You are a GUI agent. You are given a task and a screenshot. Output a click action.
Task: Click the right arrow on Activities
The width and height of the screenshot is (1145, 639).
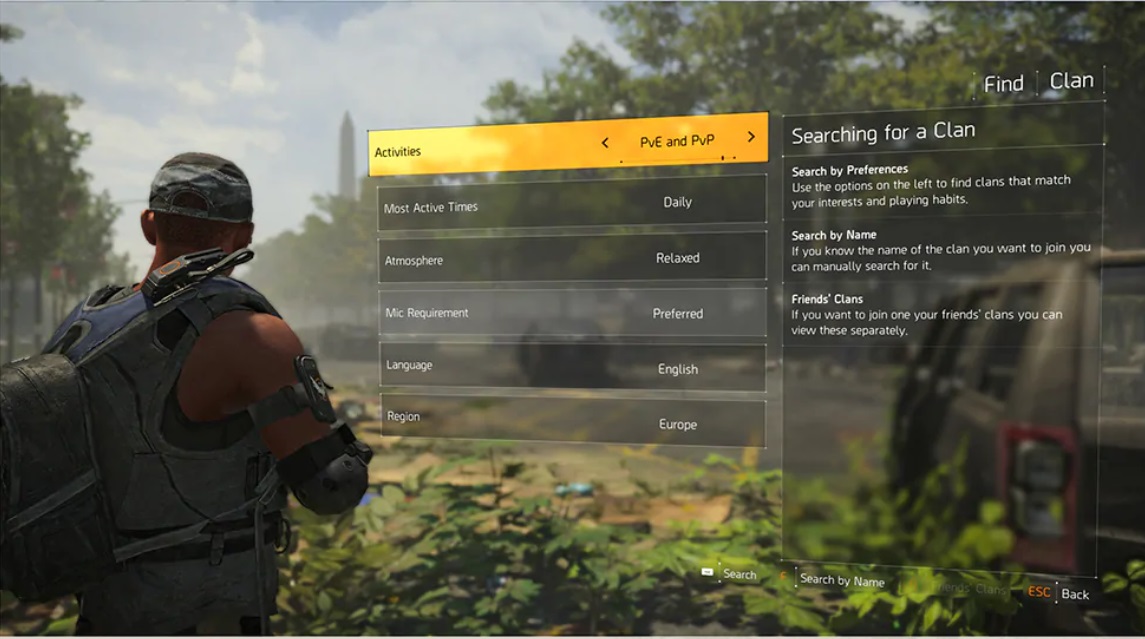pyautogui.click(x=751, y=137)
